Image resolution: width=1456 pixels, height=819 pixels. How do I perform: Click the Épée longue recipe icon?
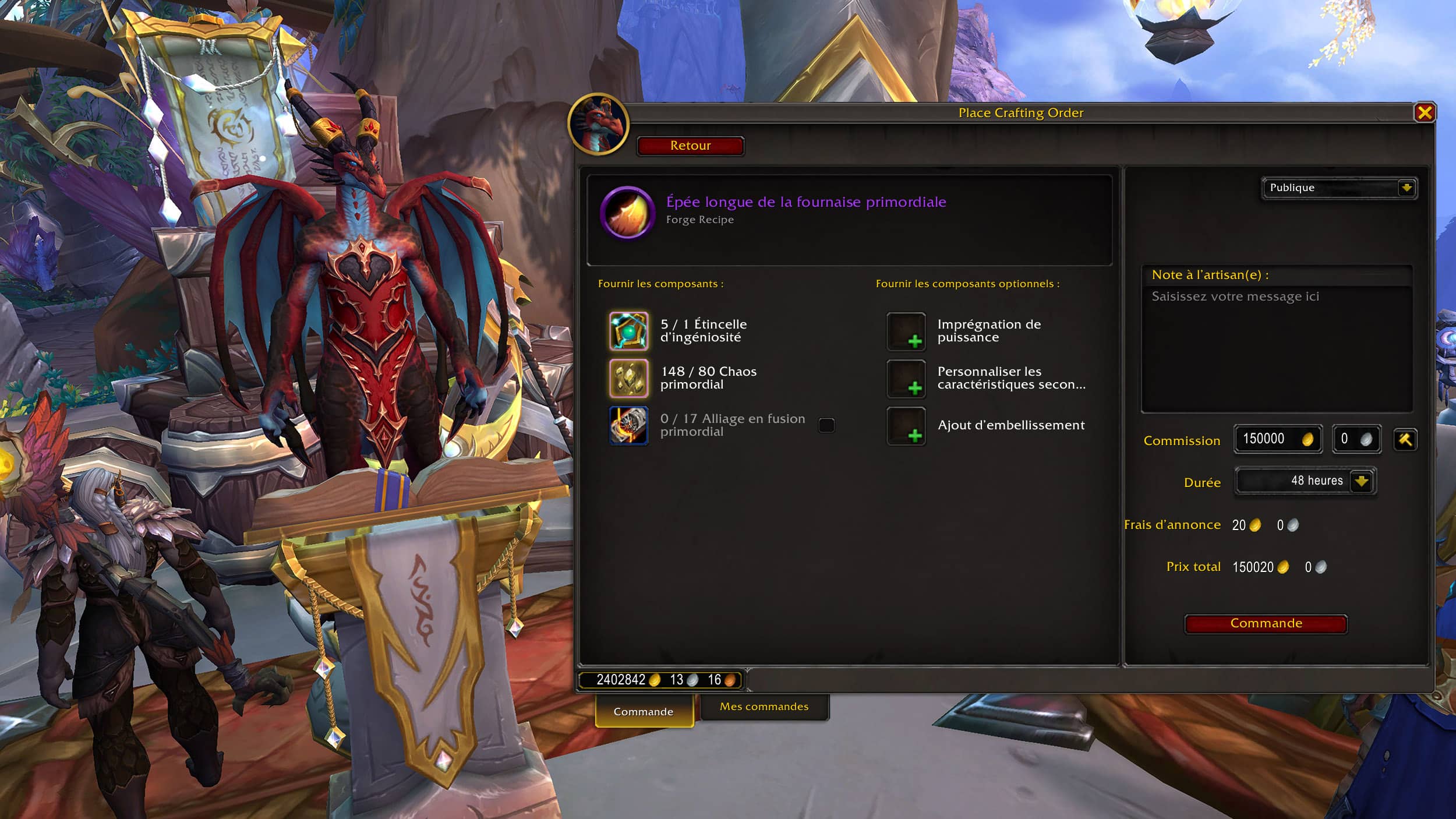pyautogui.click(x=627, y=213)
